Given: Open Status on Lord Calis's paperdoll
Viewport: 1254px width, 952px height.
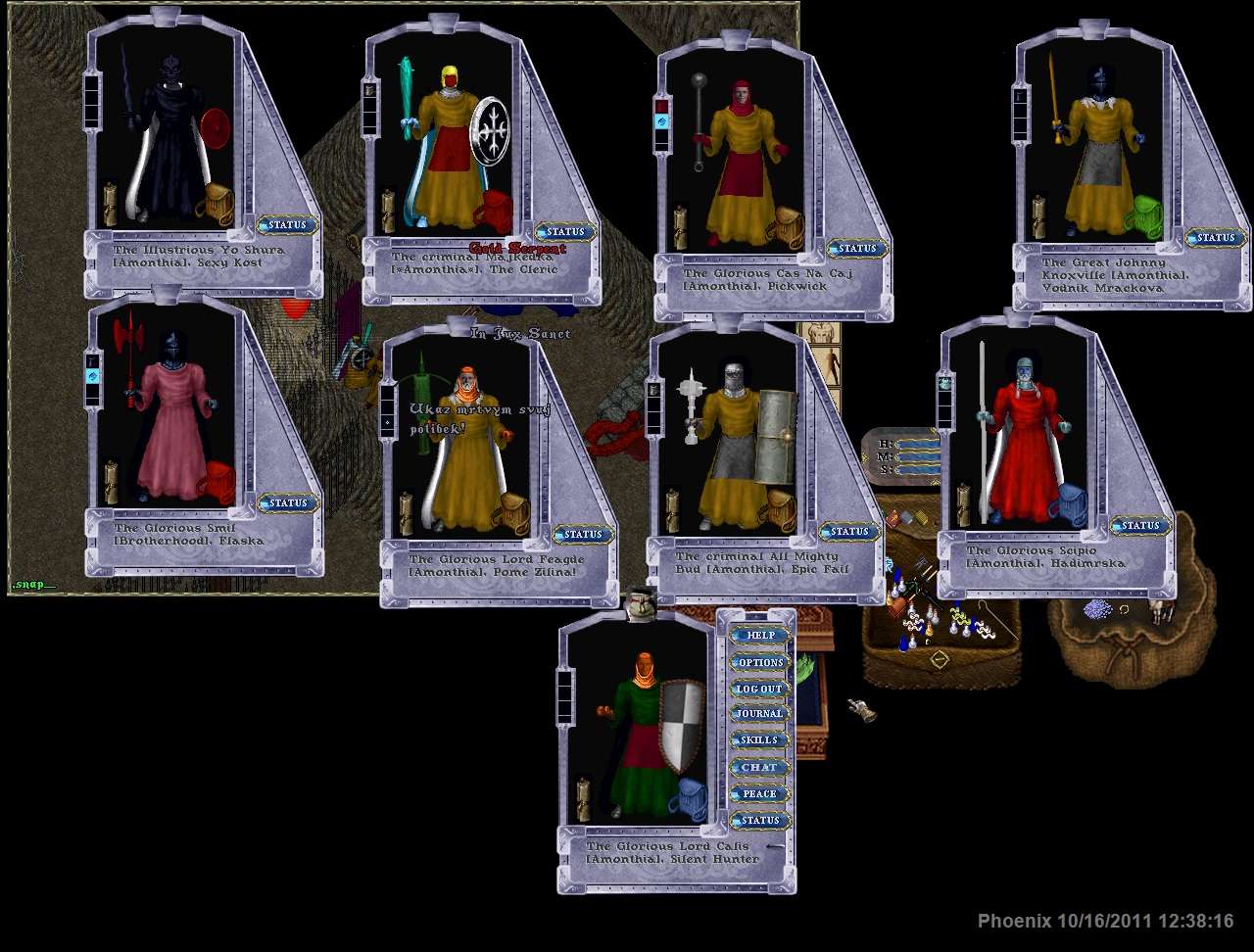Looking at the screenshot, I should (760, 820).
